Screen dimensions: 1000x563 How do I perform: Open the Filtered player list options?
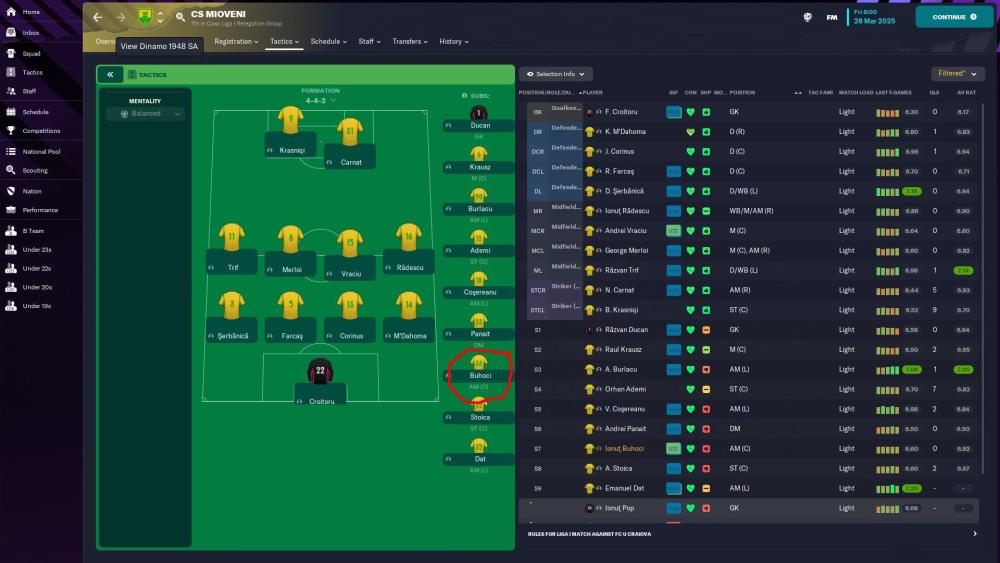pos(957,74)
